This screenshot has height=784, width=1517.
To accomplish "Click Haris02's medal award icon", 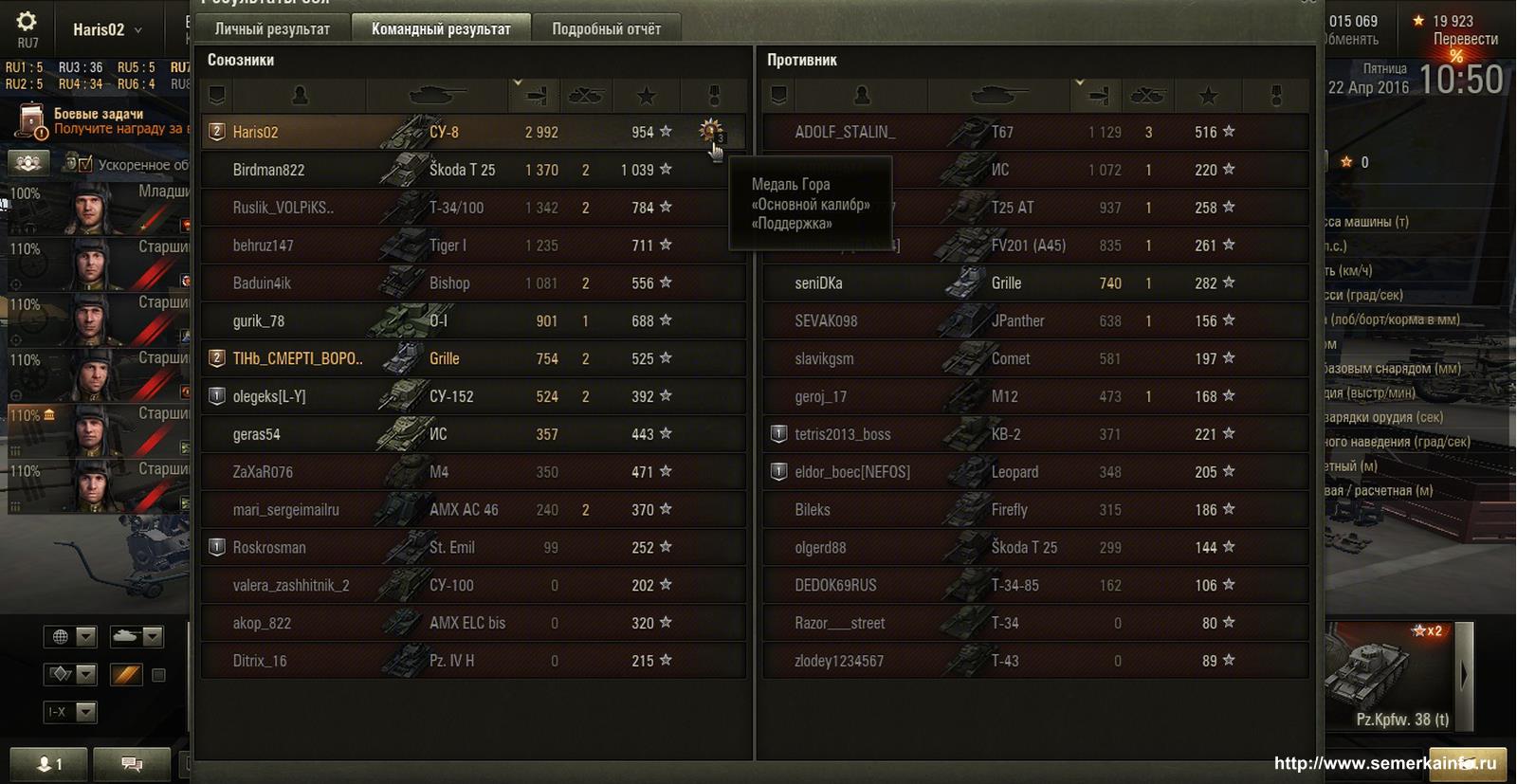I will (x=710, y=130).
